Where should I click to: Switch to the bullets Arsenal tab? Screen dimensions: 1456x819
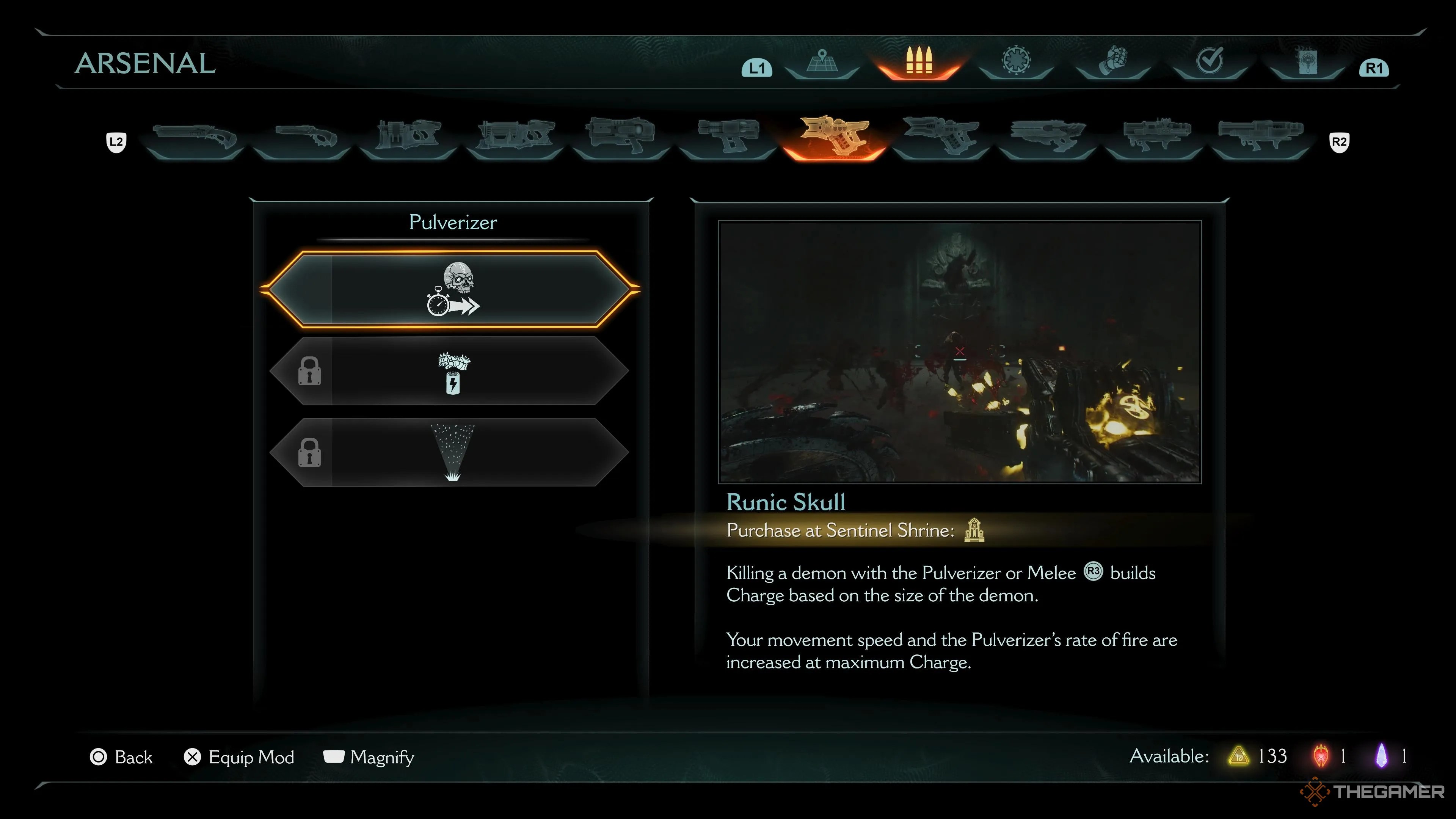point(918,62)
